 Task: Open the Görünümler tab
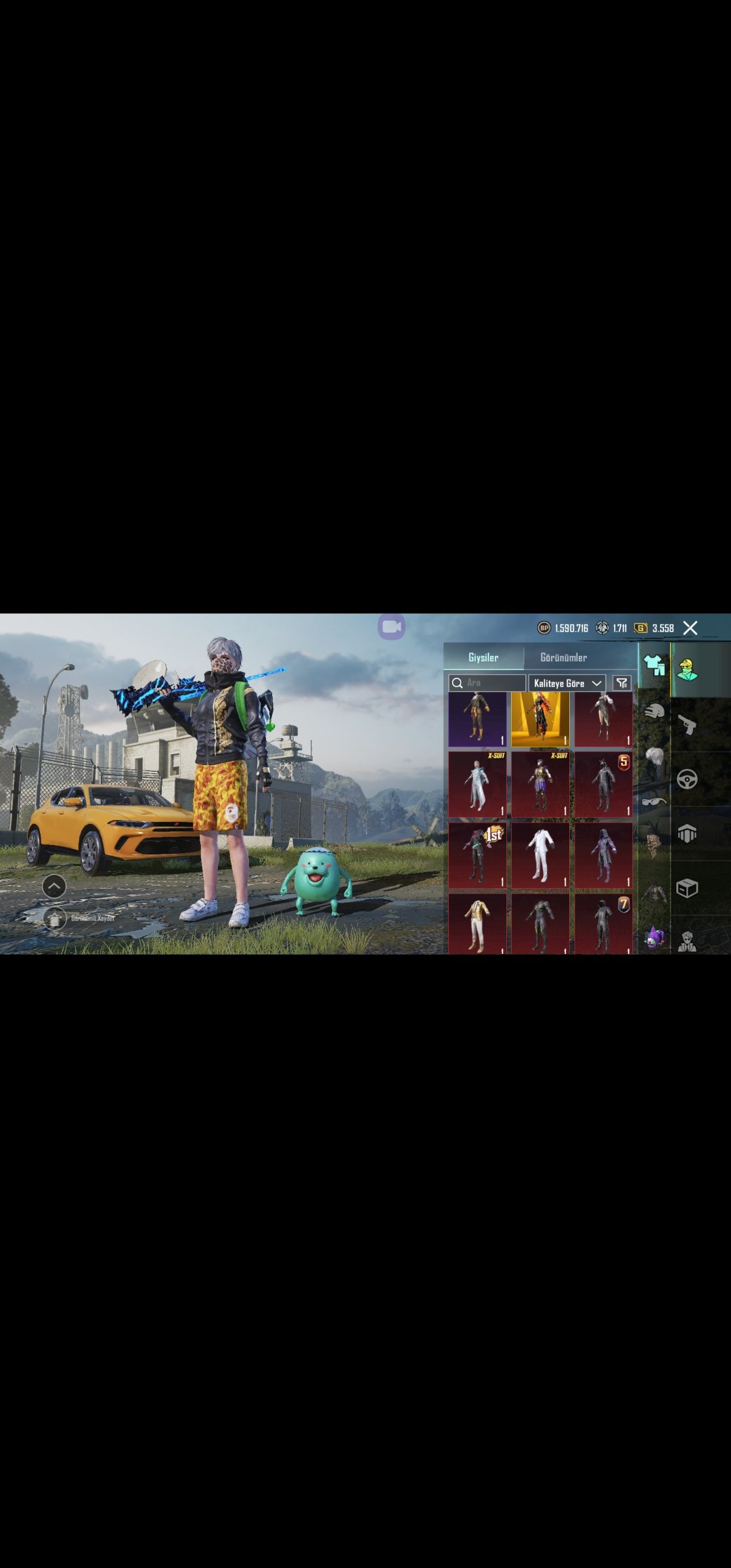563,657
